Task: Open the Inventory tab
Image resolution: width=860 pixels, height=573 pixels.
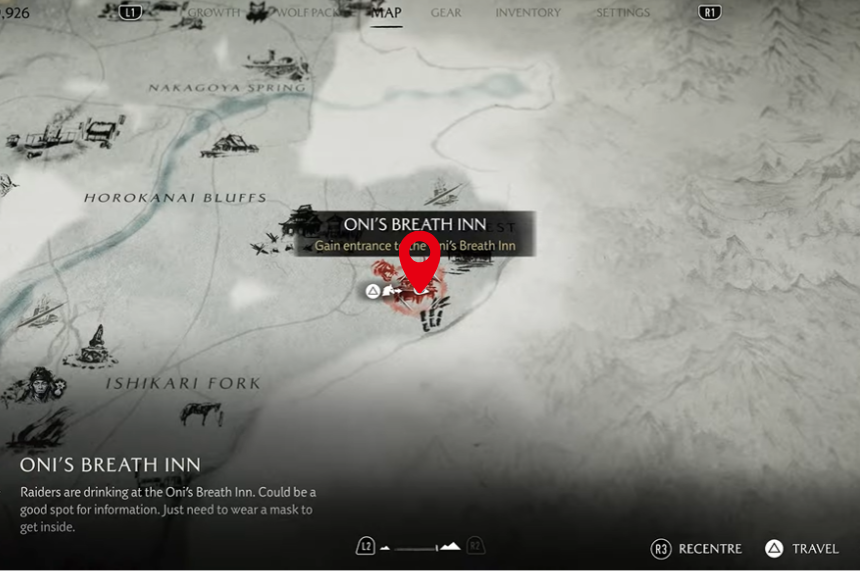Action: click(528, 13)
